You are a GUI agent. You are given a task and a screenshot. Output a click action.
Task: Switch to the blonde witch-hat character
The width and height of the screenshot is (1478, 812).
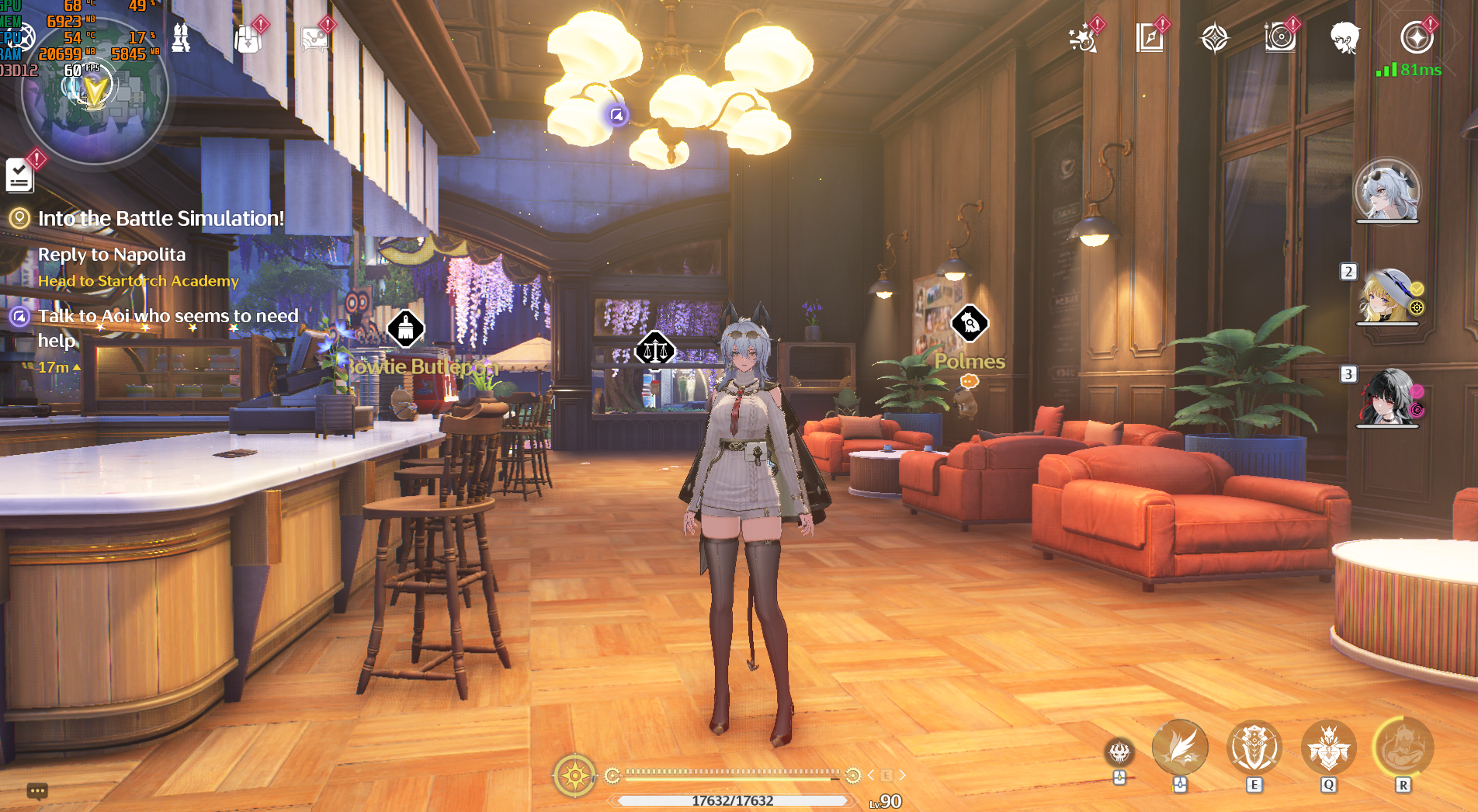coord(1388,297)
